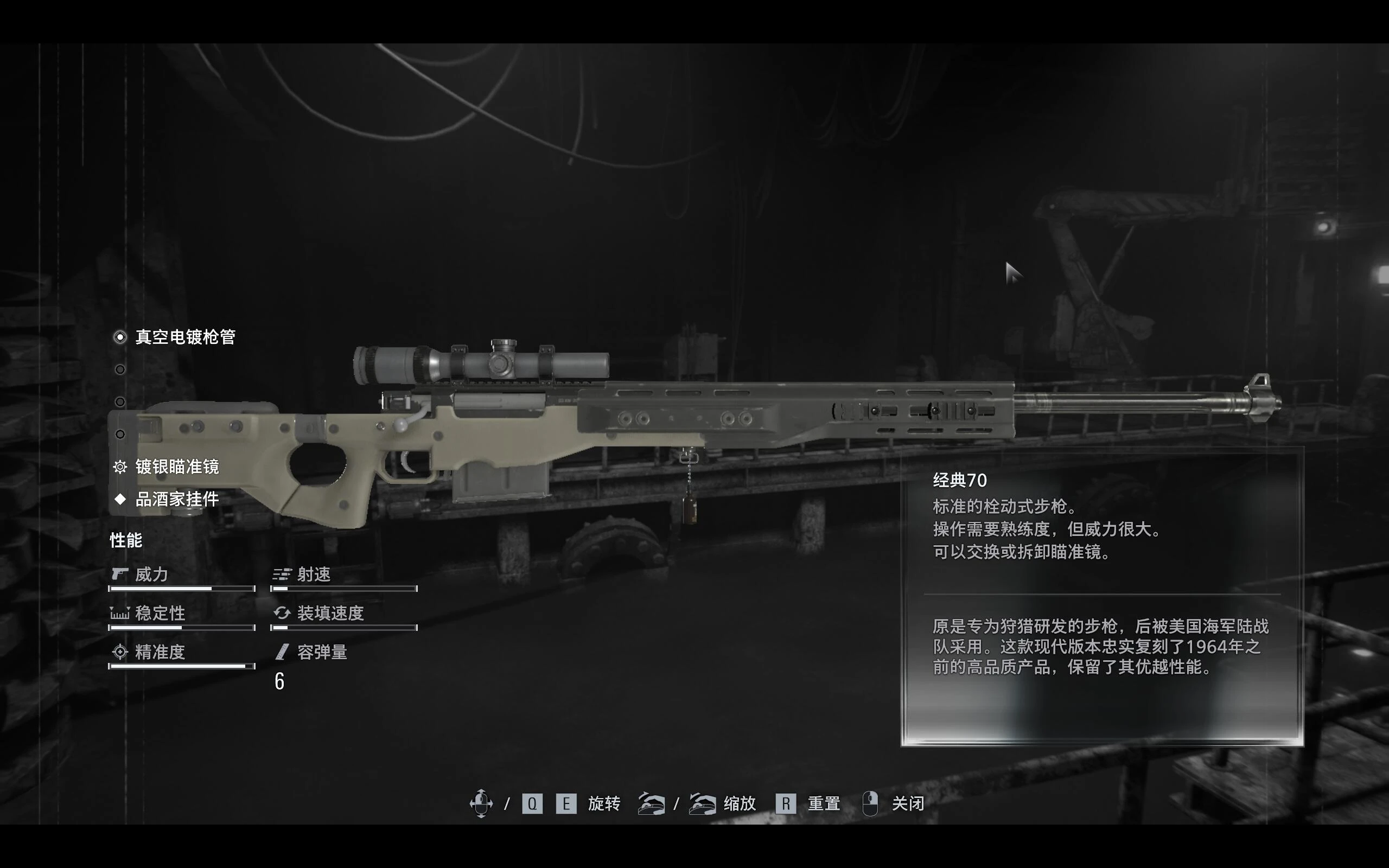Click the magazine icon next to 容弹量

pyautogui.click(x=281, y=652)
